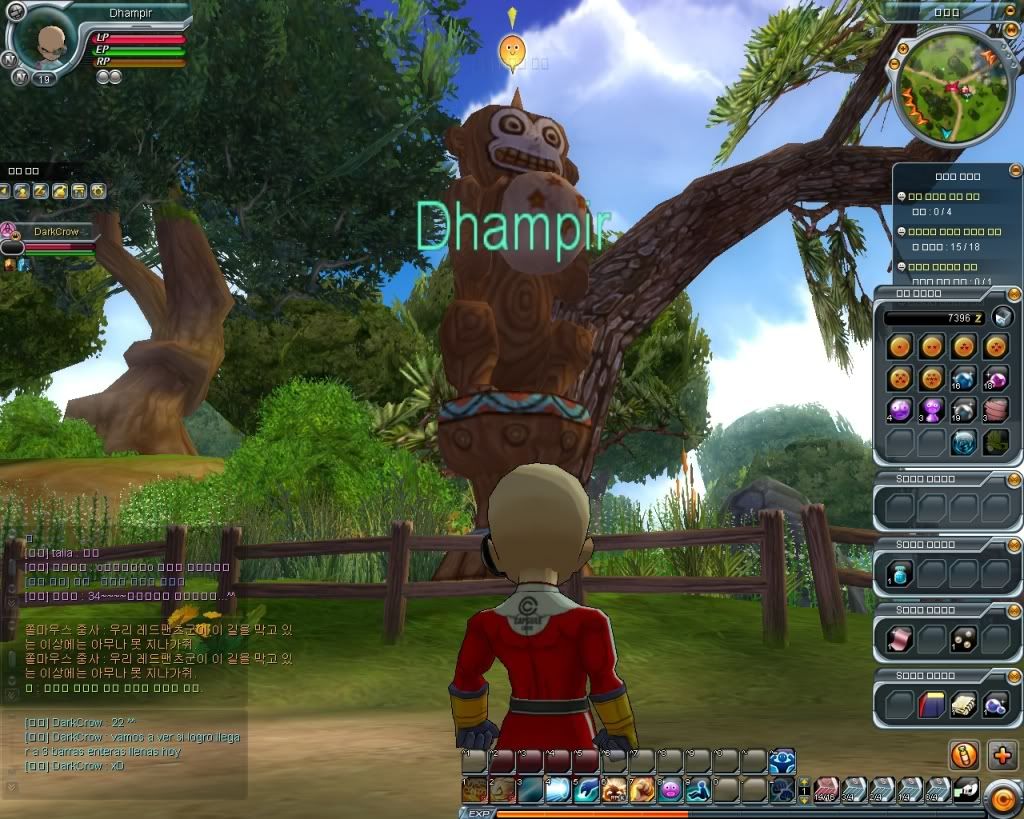Click the hotbar page up arrow
Image resolution: width=1024 pixels, height=819 pixels.
pyautogui.click(x=804, y=783)
